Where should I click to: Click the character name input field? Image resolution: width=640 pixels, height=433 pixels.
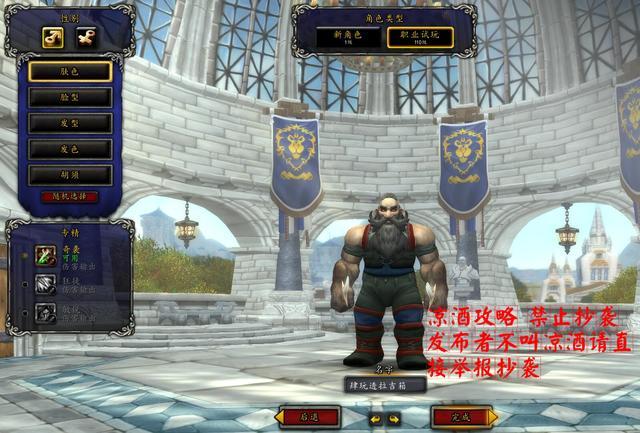click(x=385, y=385)
